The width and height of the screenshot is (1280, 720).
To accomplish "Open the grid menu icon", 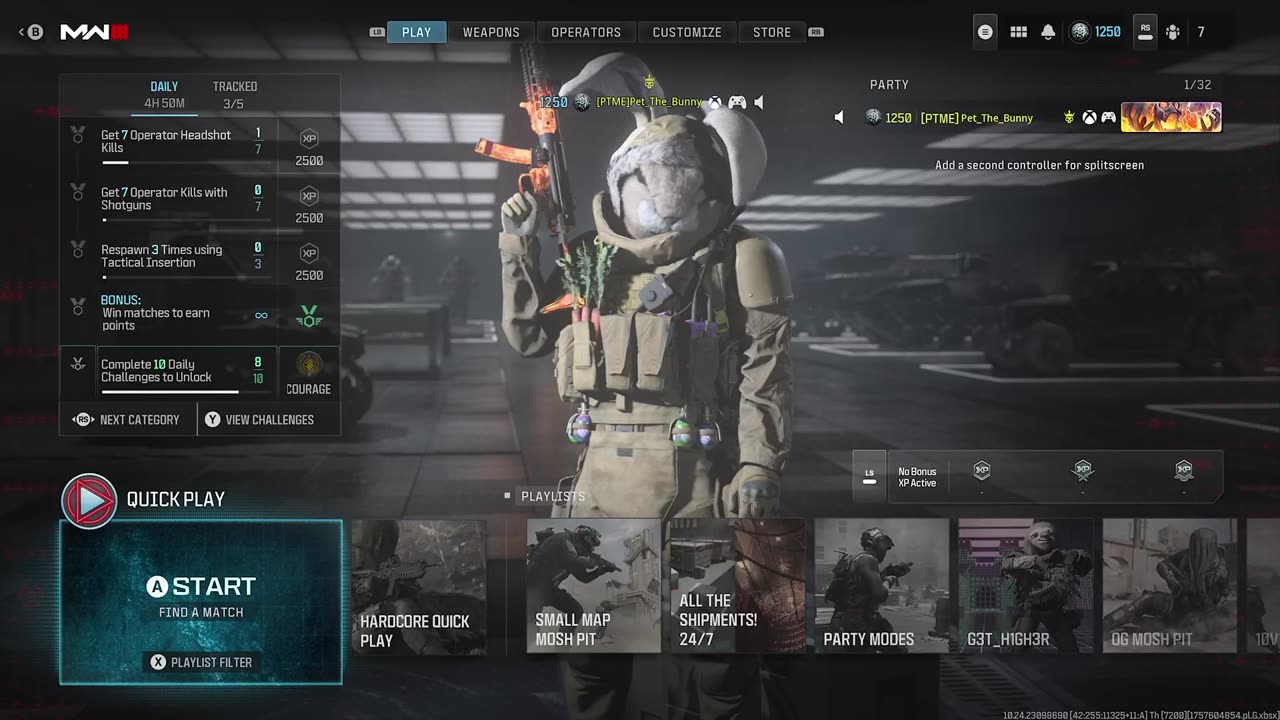I will 1018,32.
